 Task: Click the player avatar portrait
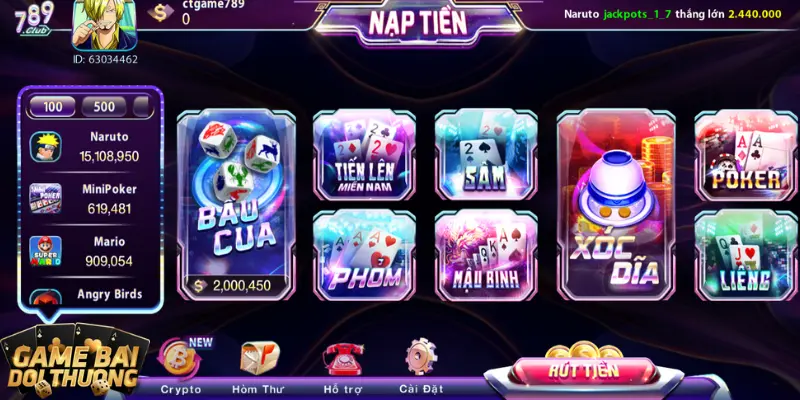click(104, 24)
